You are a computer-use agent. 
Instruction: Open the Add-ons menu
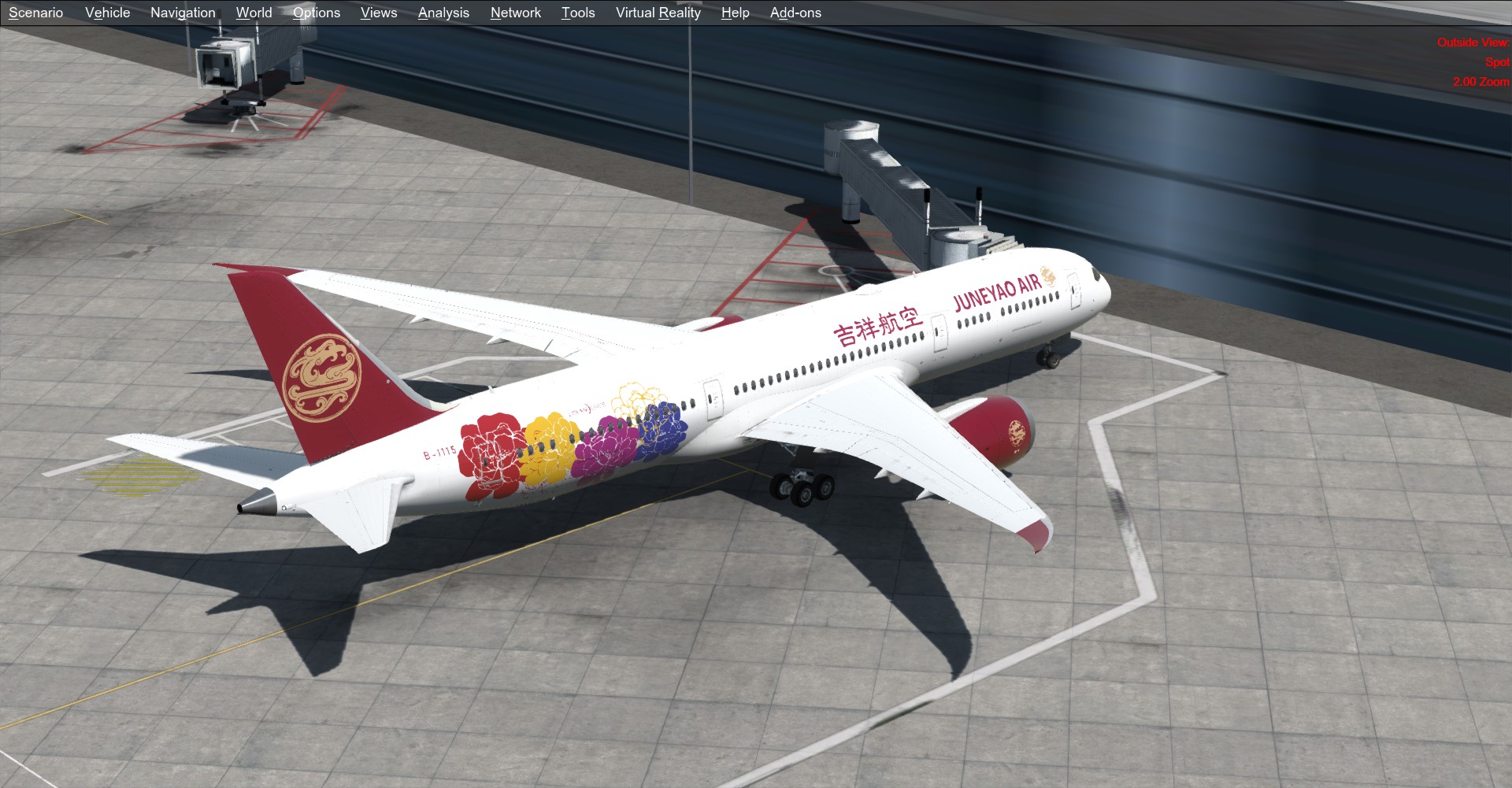pyautogui.click(x=795, y=13)
